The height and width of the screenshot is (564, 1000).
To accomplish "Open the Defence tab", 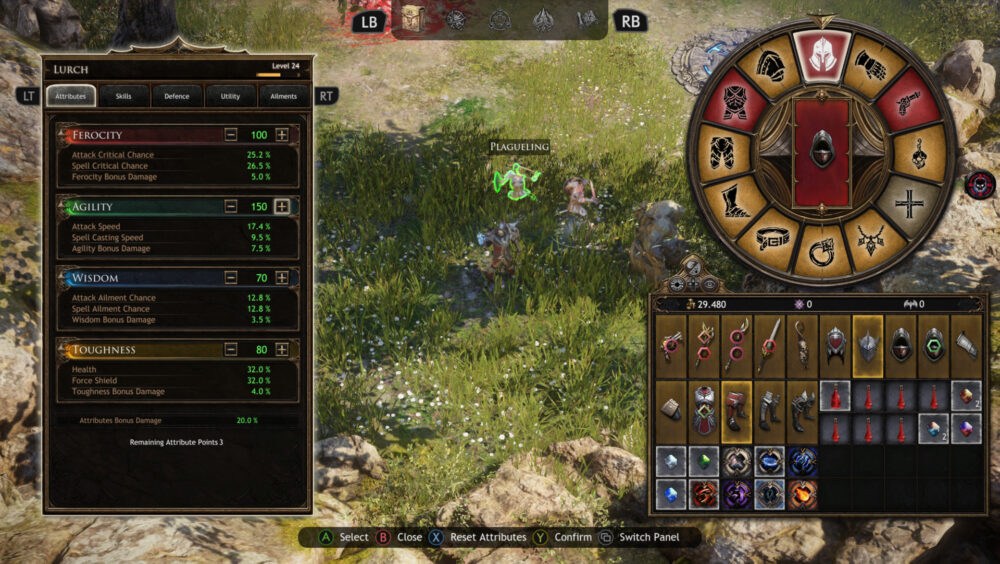I will (177, 96).
